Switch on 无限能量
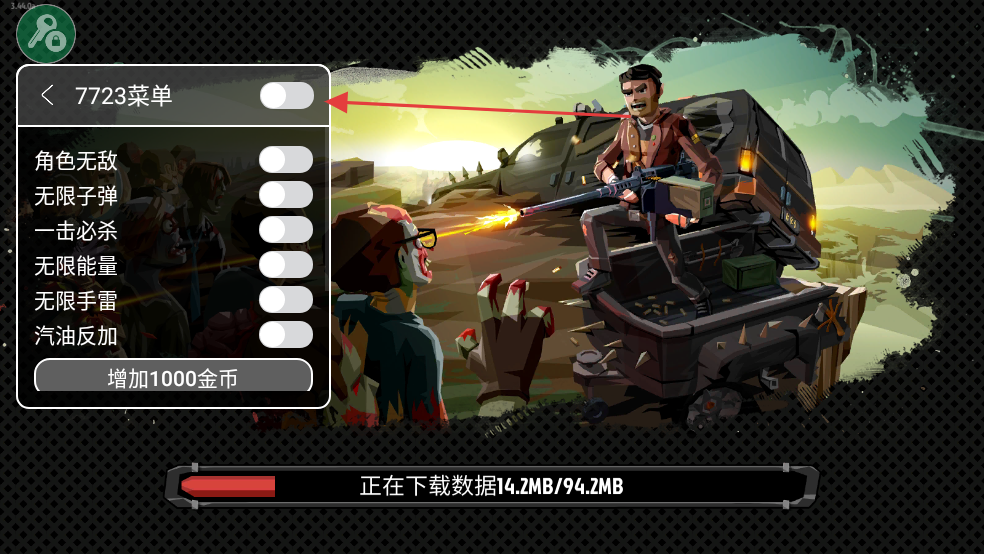Screen dimensions: 984x554 coord(286,265)
